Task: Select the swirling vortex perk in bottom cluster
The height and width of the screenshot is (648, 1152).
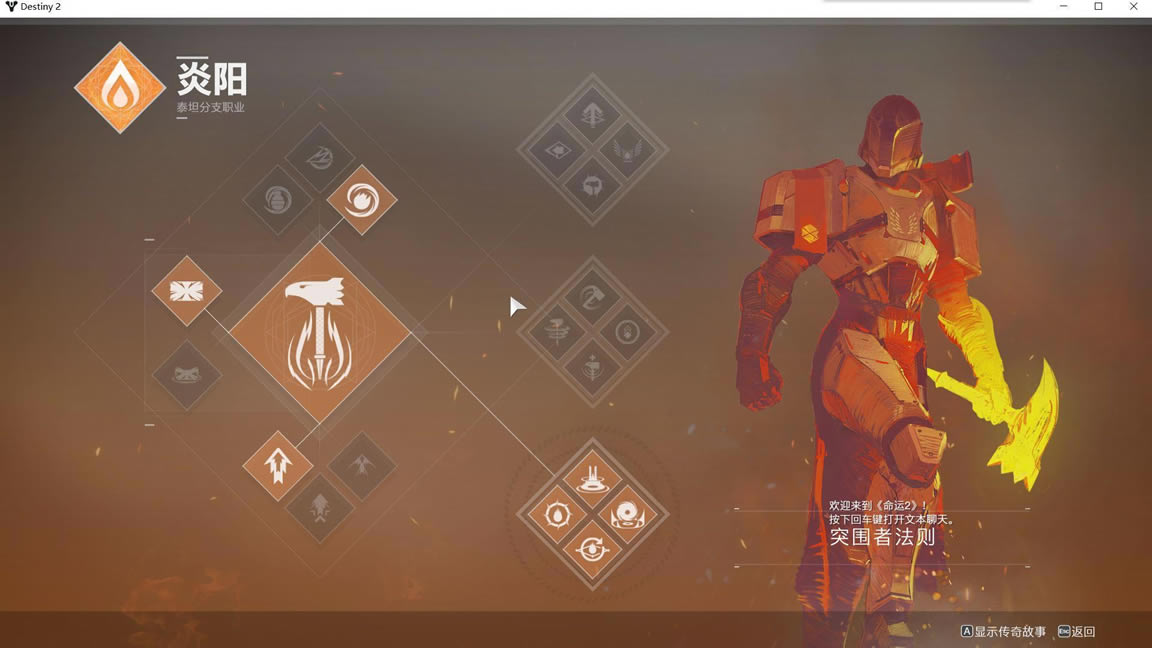Action: [627, 516]
